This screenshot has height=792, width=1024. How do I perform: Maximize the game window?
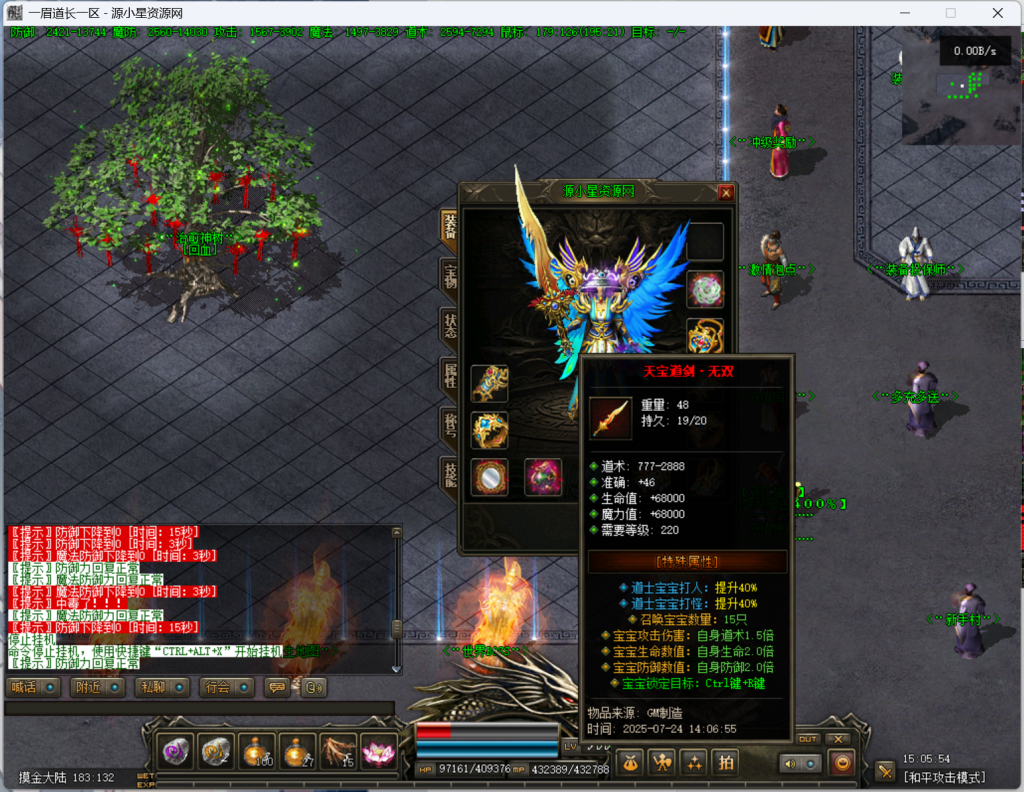click(x=950, y=13)
